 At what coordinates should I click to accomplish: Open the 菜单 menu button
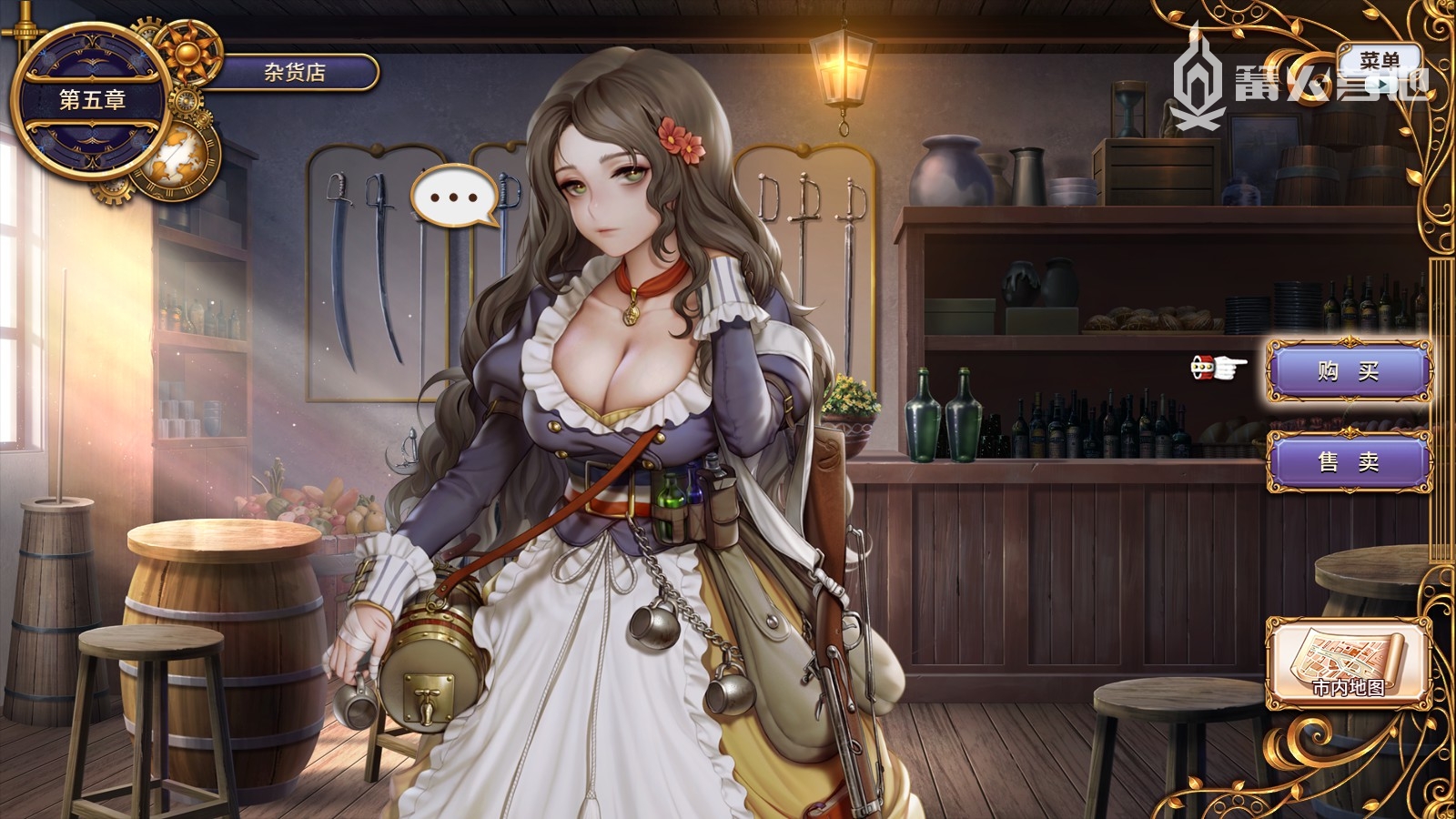(1379, 64)
